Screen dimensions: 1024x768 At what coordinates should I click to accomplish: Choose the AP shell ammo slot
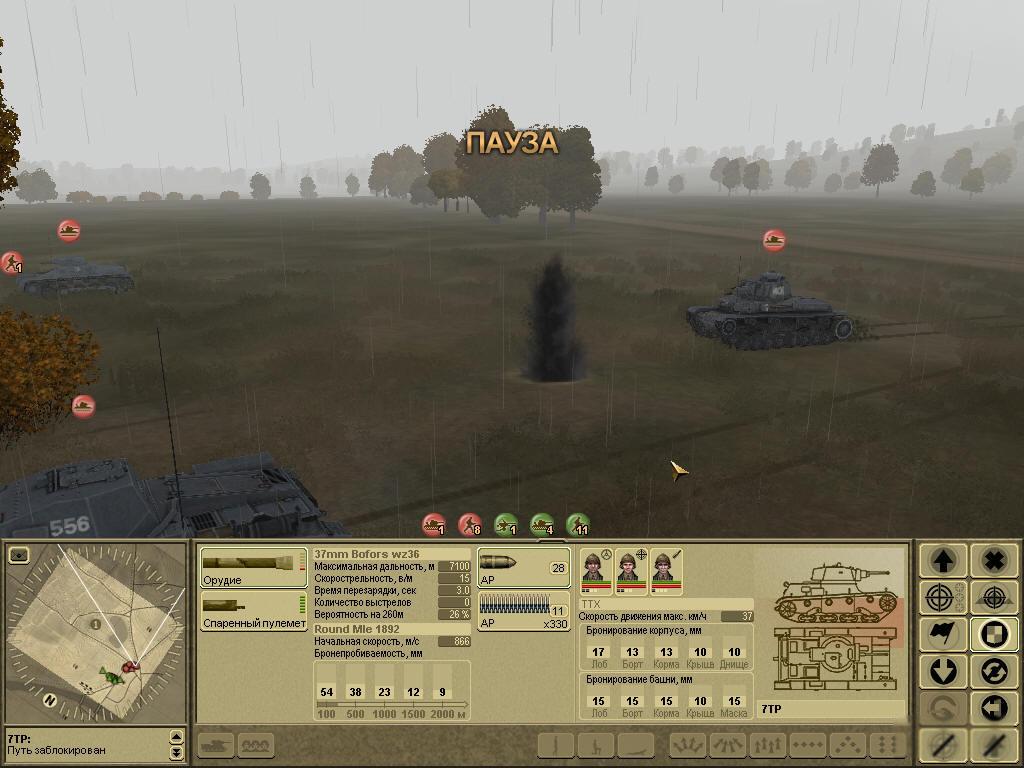[523, 567]
